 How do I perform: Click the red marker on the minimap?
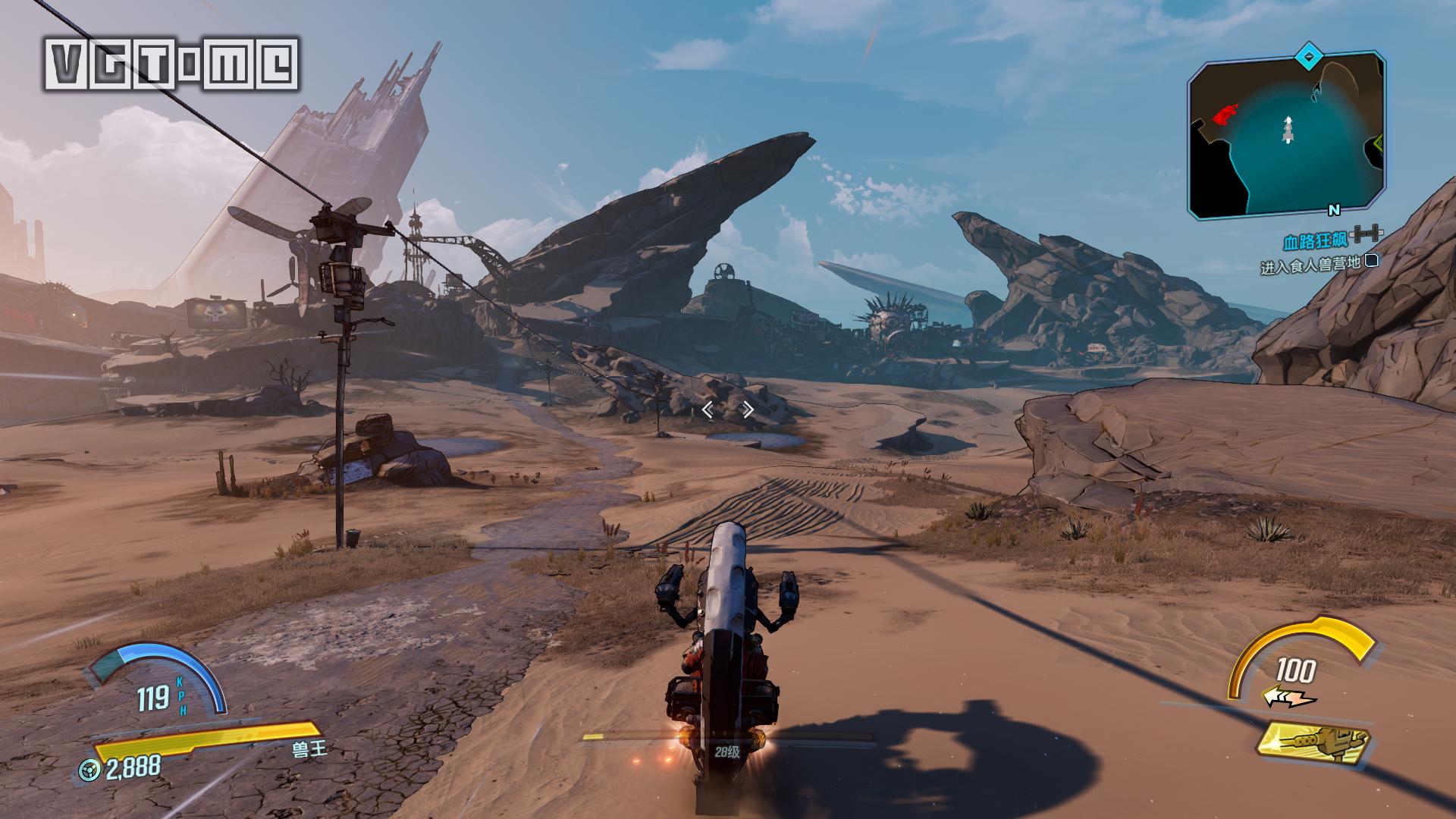pos(1223,115)
